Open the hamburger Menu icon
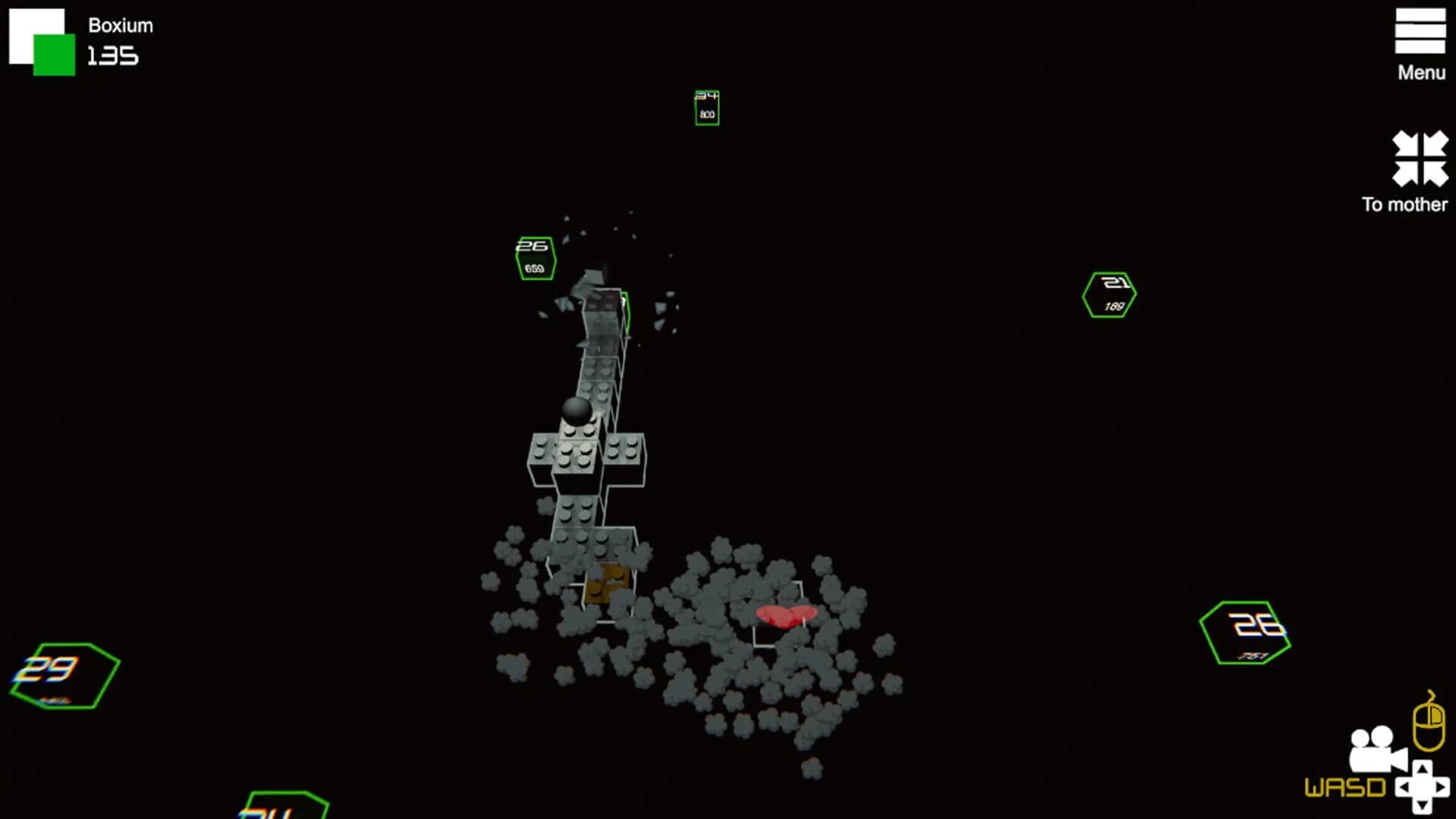1456x819 pixels. tap(1421, 32)
